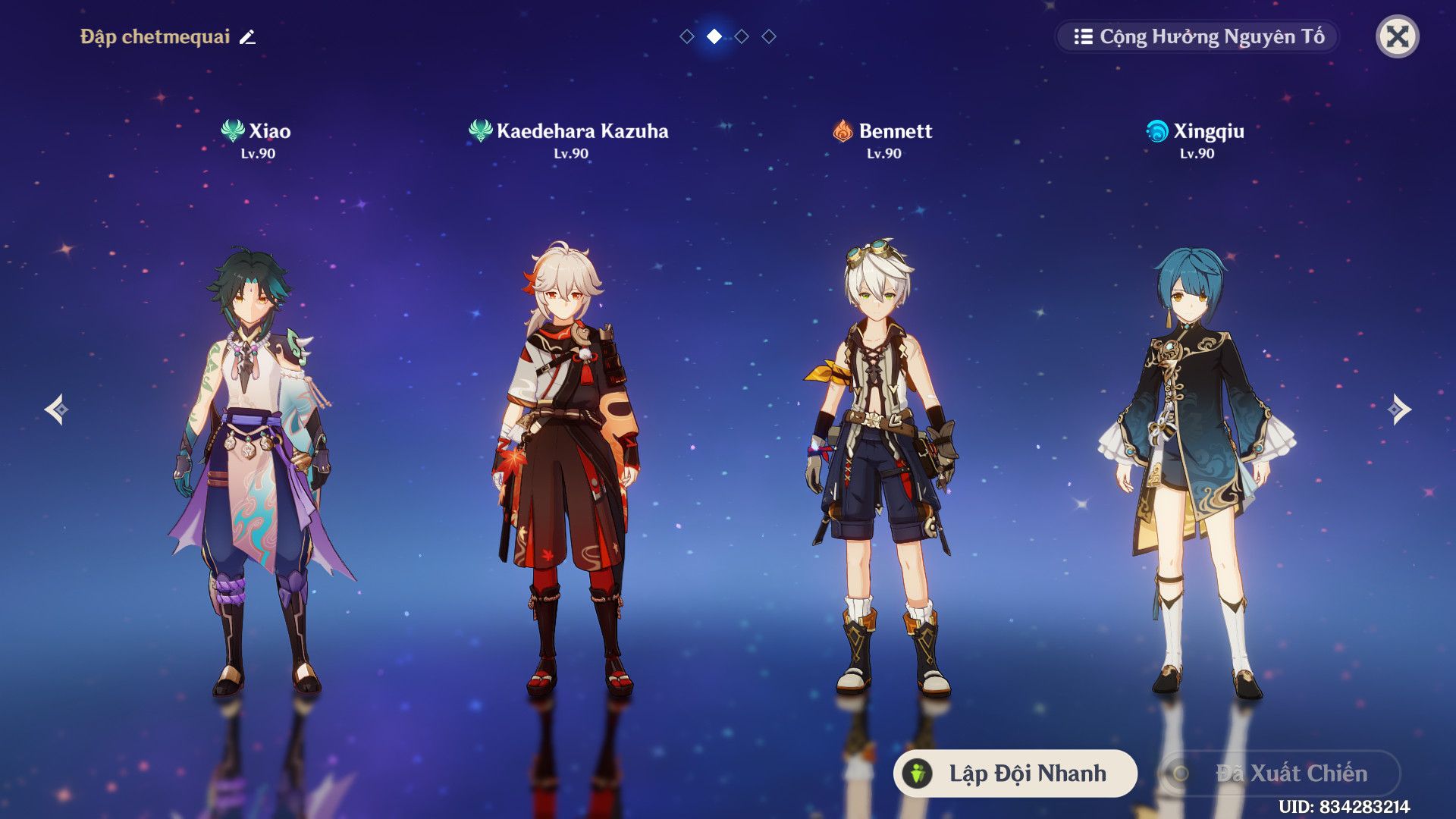Viewport: 1456px width, 819px height.
Task: Open the Cộng Hưởng Nguyên Tố list
Action: pyautogui.click(x=1198, y=36)
